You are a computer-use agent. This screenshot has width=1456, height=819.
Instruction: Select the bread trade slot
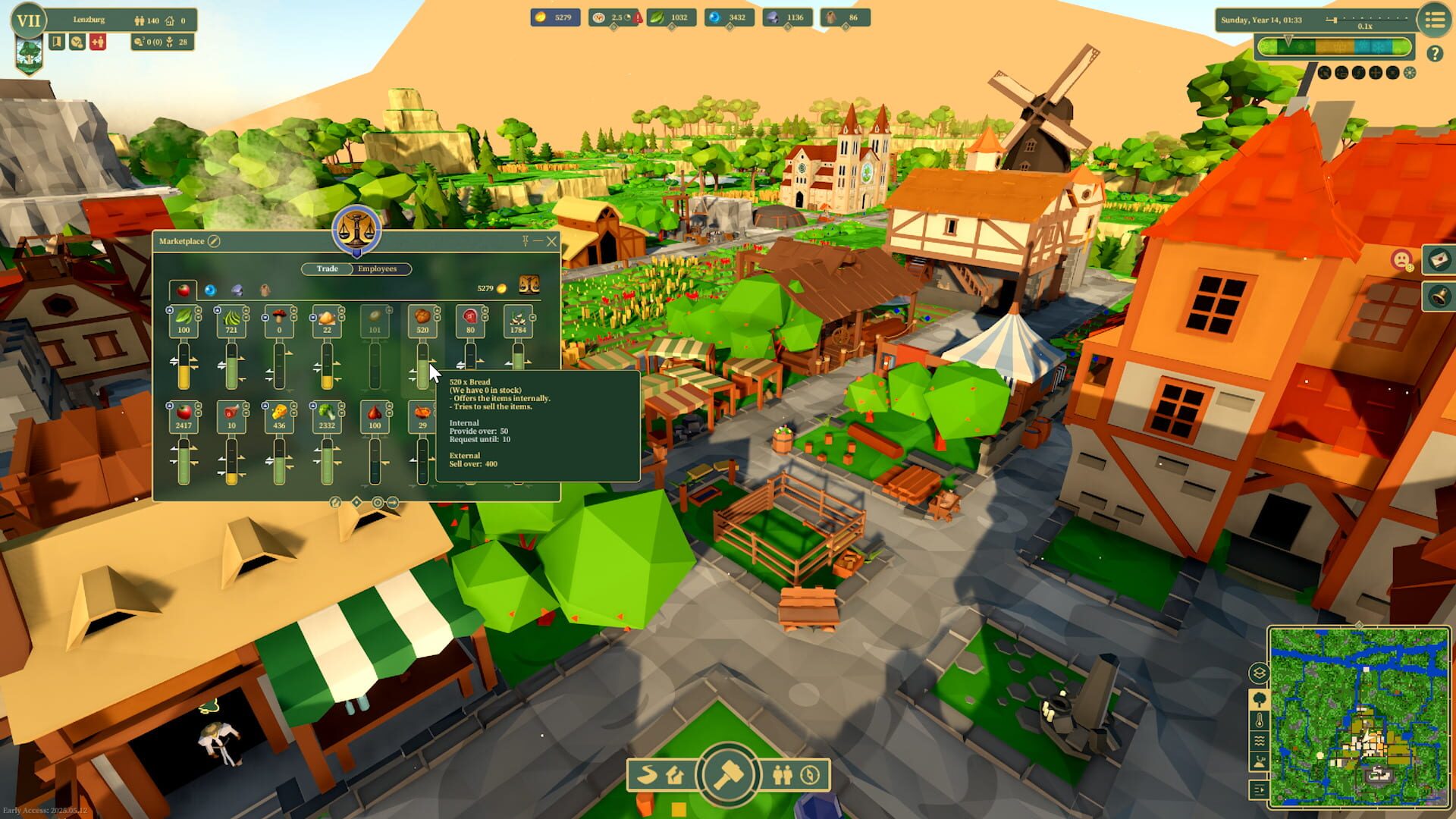click(422, 320)
